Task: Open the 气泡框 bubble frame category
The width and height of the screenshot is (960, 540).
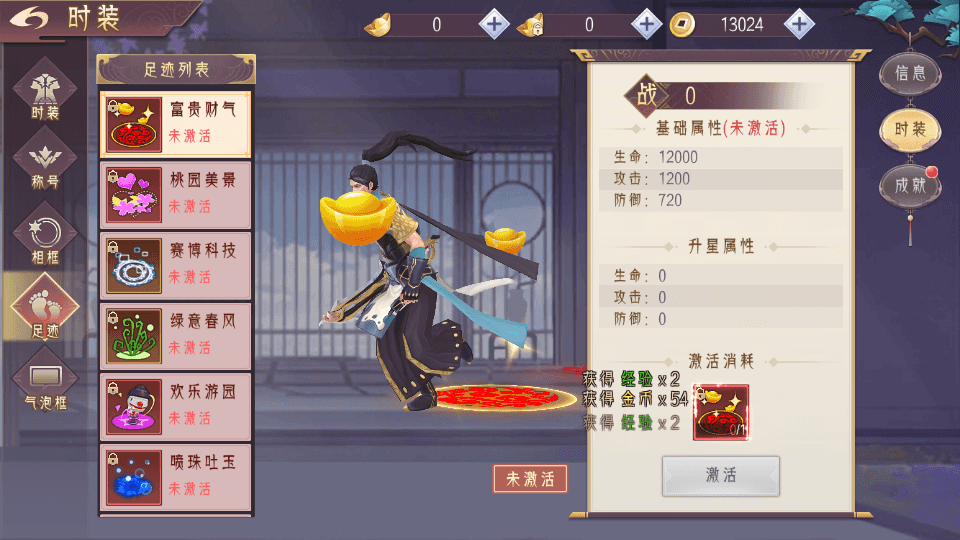Action: tap(45, 380)
